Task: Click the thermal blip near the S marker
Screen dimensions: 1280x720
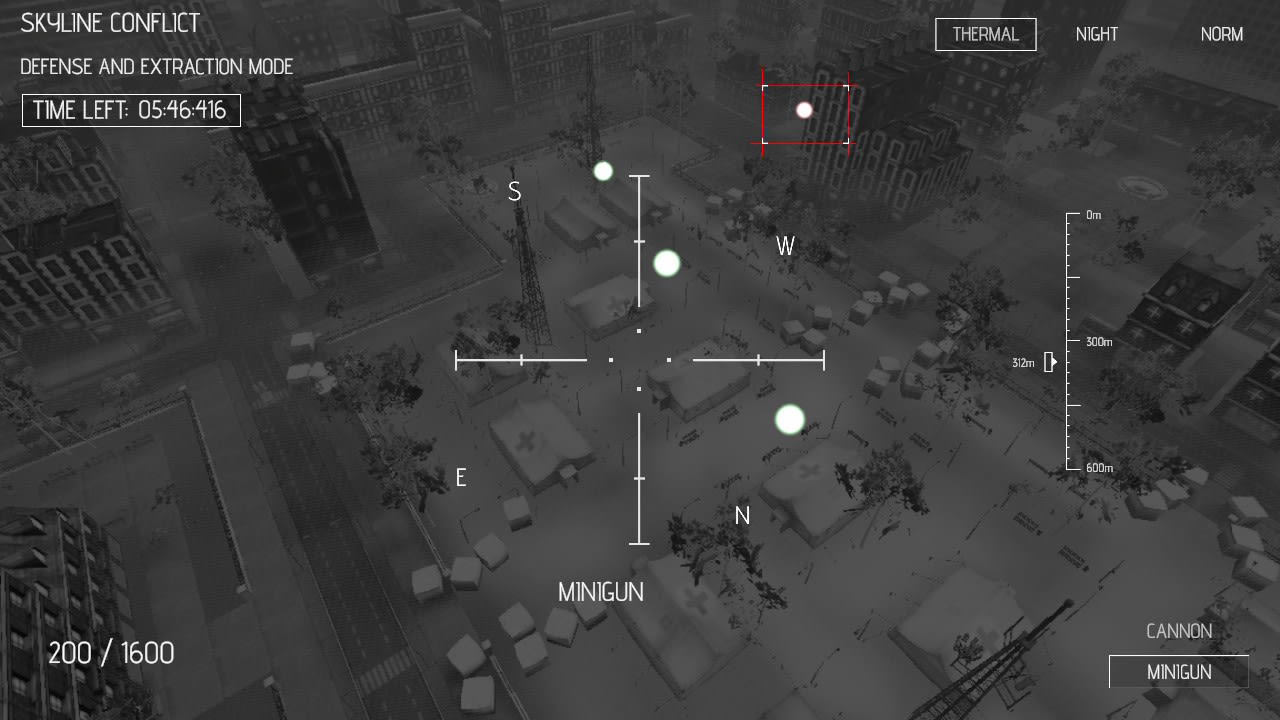Action: pyautogui.click(x=602, y=171)
